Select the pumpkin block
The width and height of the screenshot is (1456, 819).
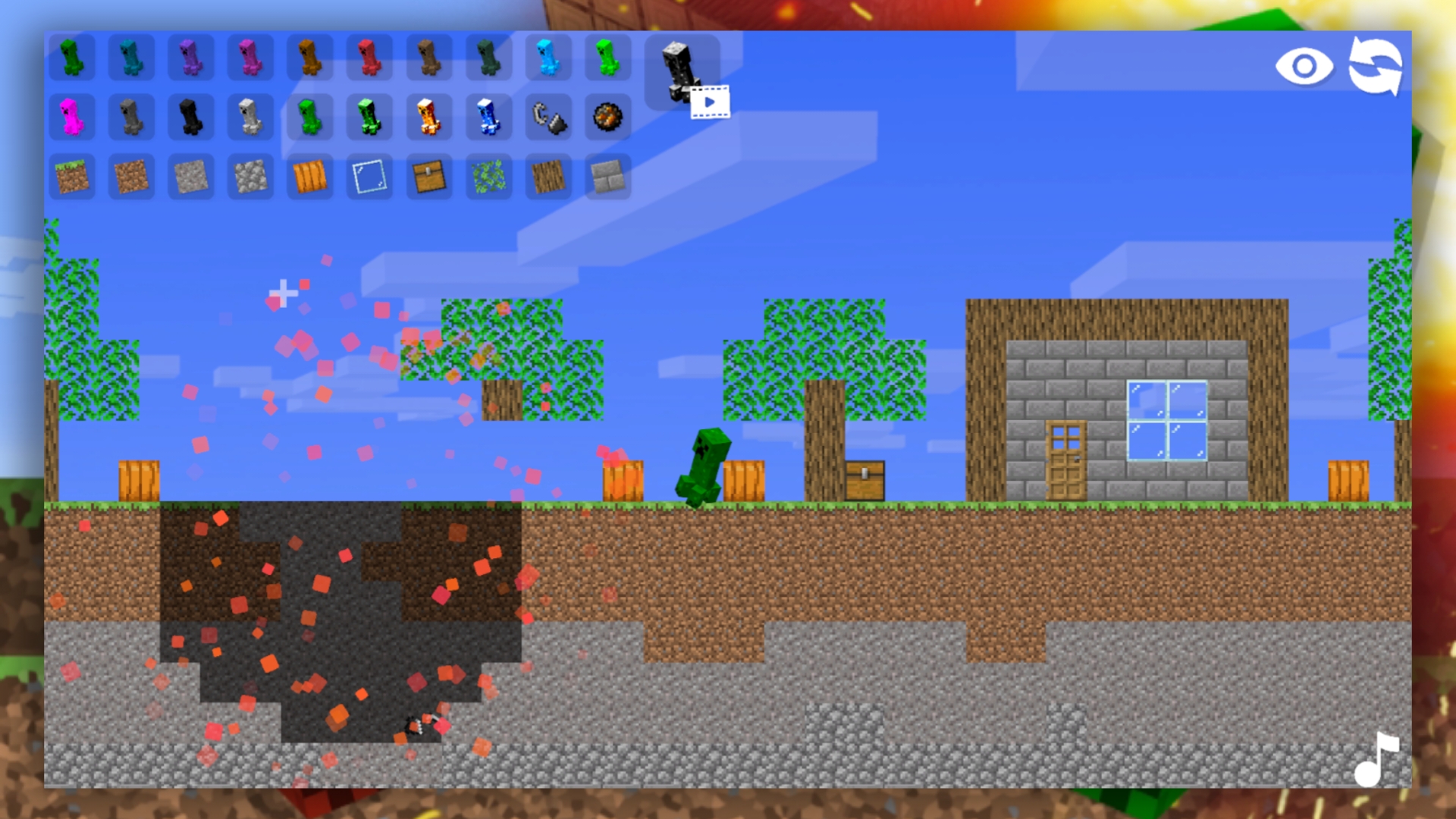pyautogui.click(x=309, y=176)
